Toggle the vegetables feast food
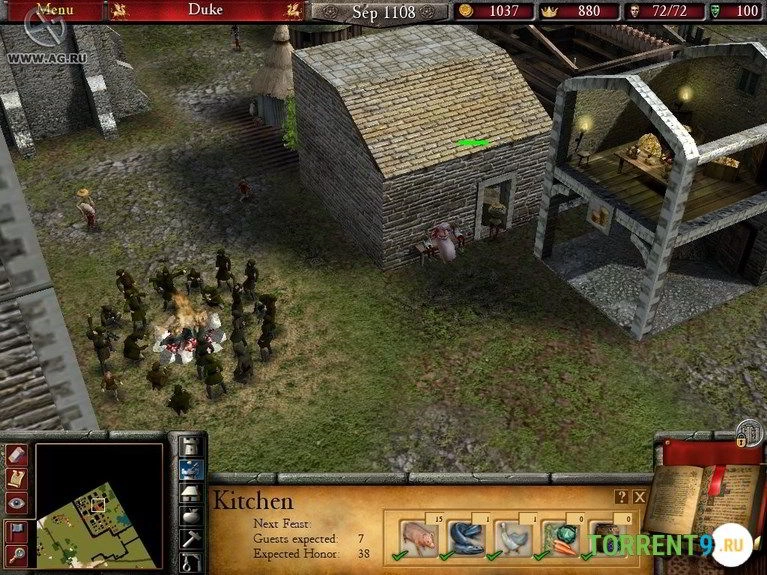 click(x=561, y=538)
